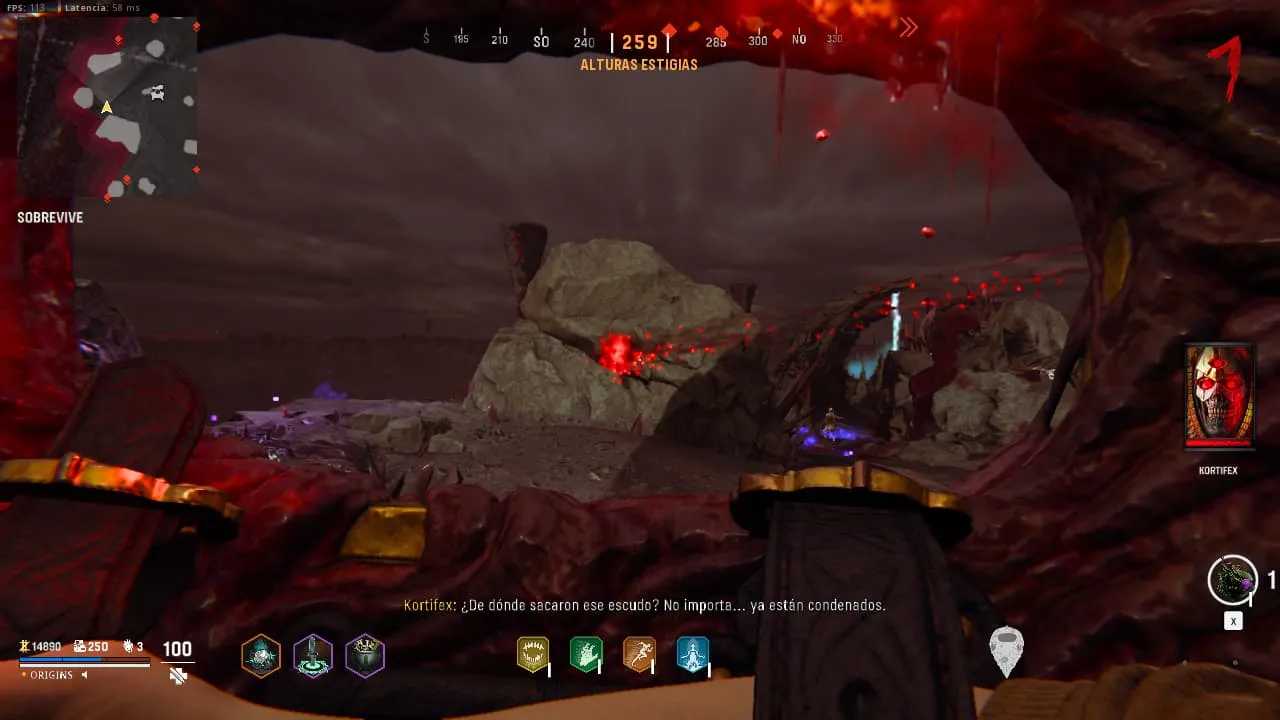Choose the blue meditating-figure perk icon

tap(692, 654)
